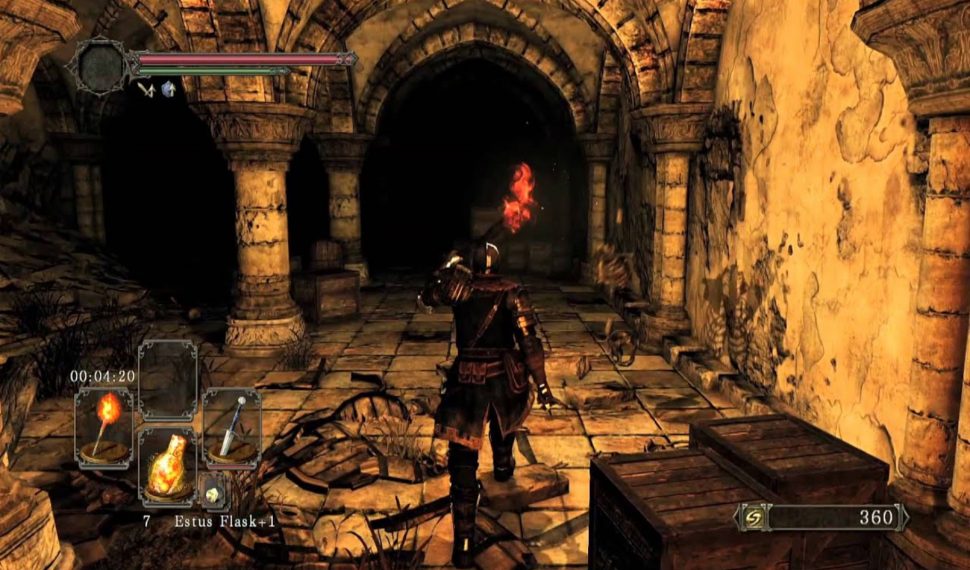Select the small queued item next to the flask
970x570 pixels.
coord(212,491)
